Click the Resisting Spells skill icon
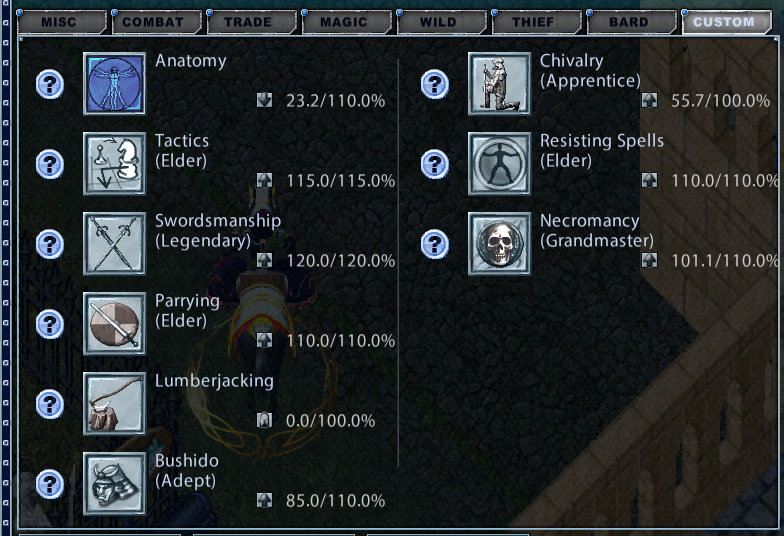This screenshot has width=784, height=536. click(x=499, y=164)
